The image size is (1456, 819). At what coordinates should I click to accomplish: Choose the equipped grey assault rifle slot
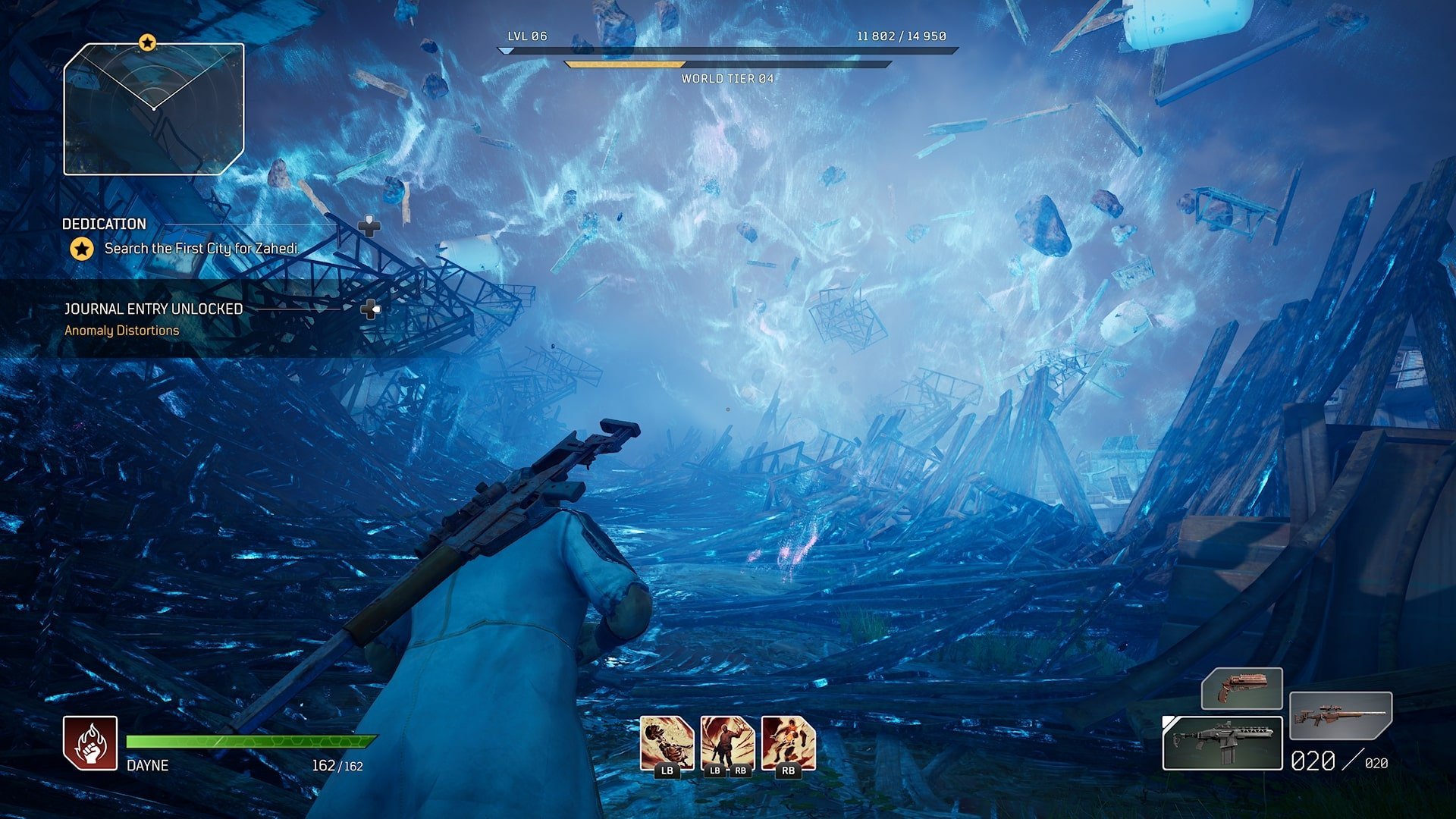coord(1222,743)
